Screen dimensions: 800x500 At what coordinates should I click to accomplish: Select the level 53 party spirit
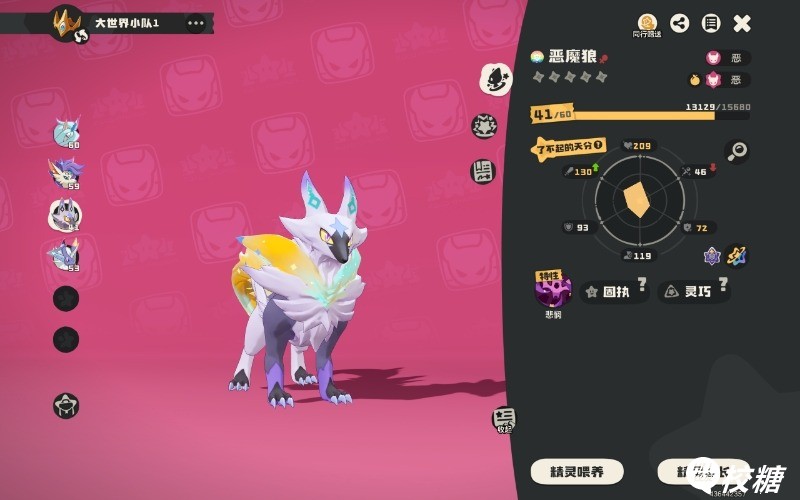(x=66, y=254)
